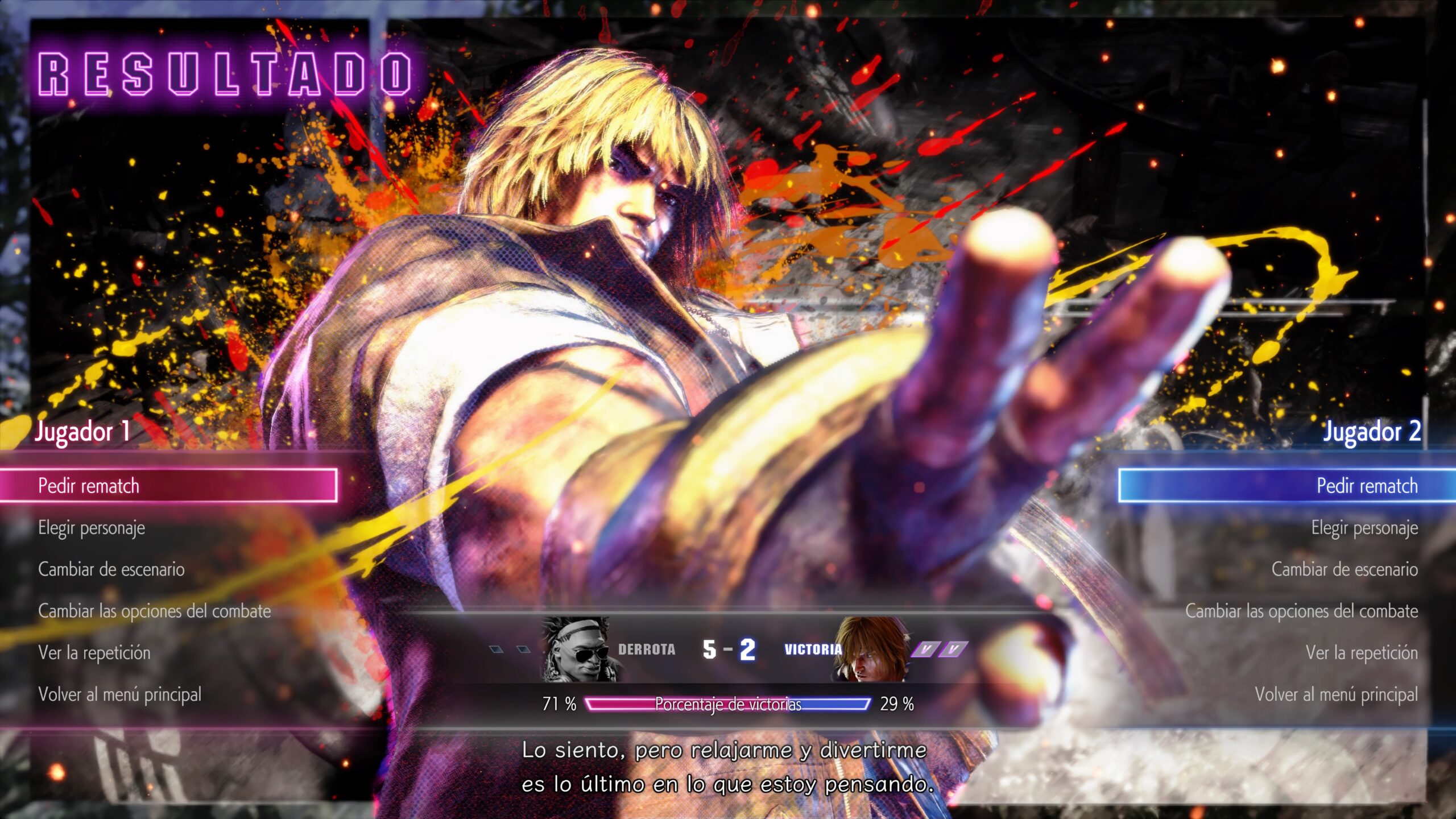Open Jugador 2's Cambiar las opciones del combate

click(x=1301, y=611)
